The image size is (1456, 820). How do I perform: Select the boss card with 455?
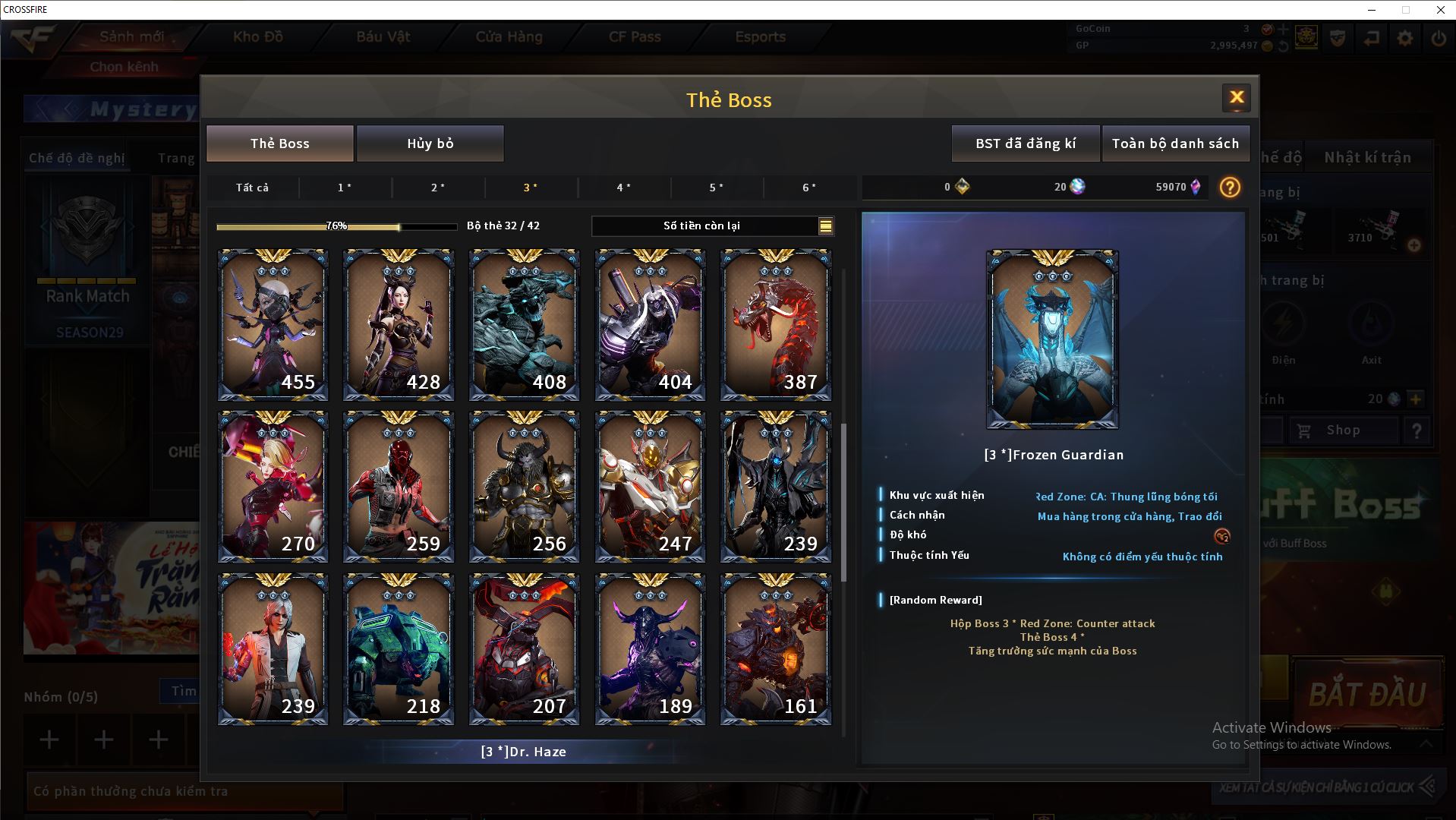(x=273, y=325)
